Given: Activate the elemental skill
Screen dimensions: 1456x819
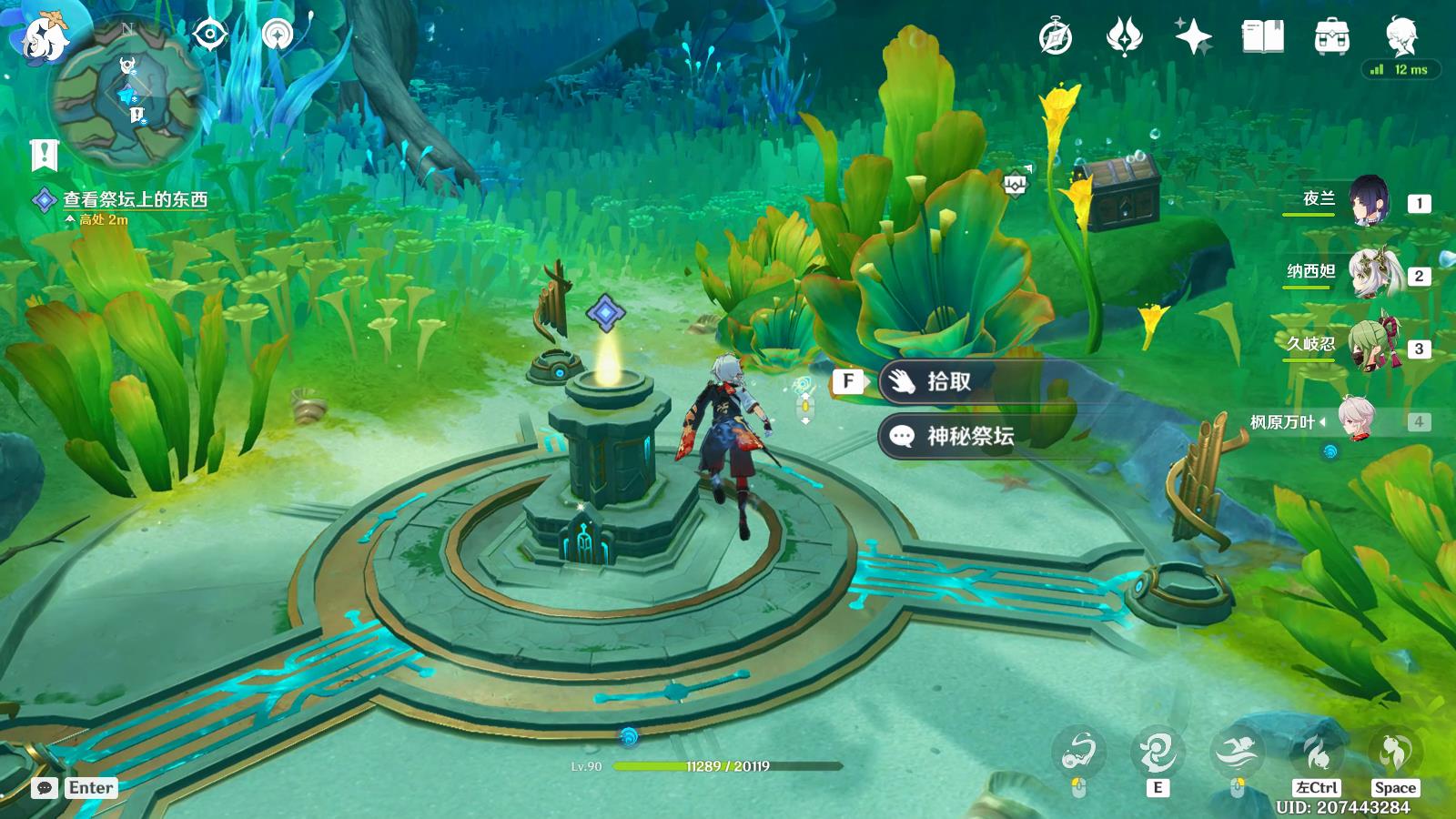Looking at the screenshot, I should [x=1157, y=753].
